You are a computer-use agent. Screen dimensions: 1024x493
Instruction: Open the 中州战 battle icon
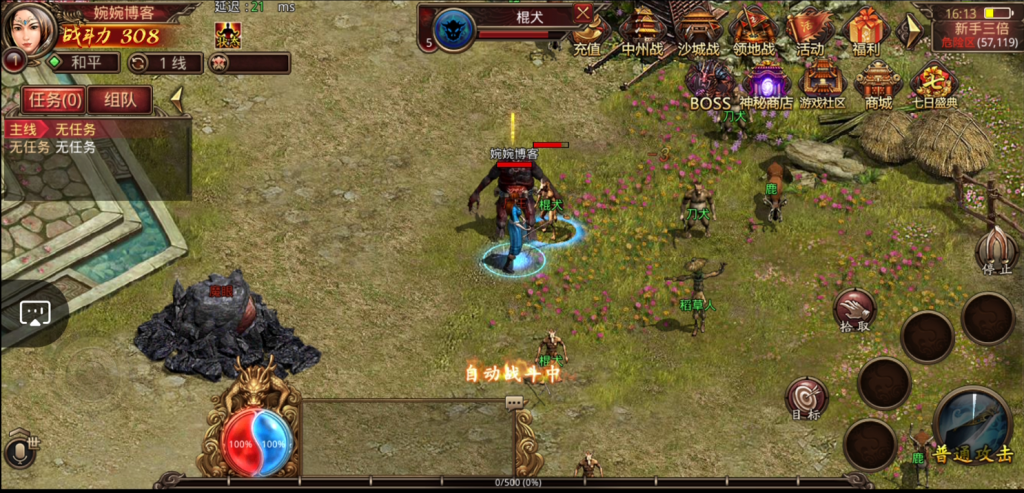[x=643, y=31]
